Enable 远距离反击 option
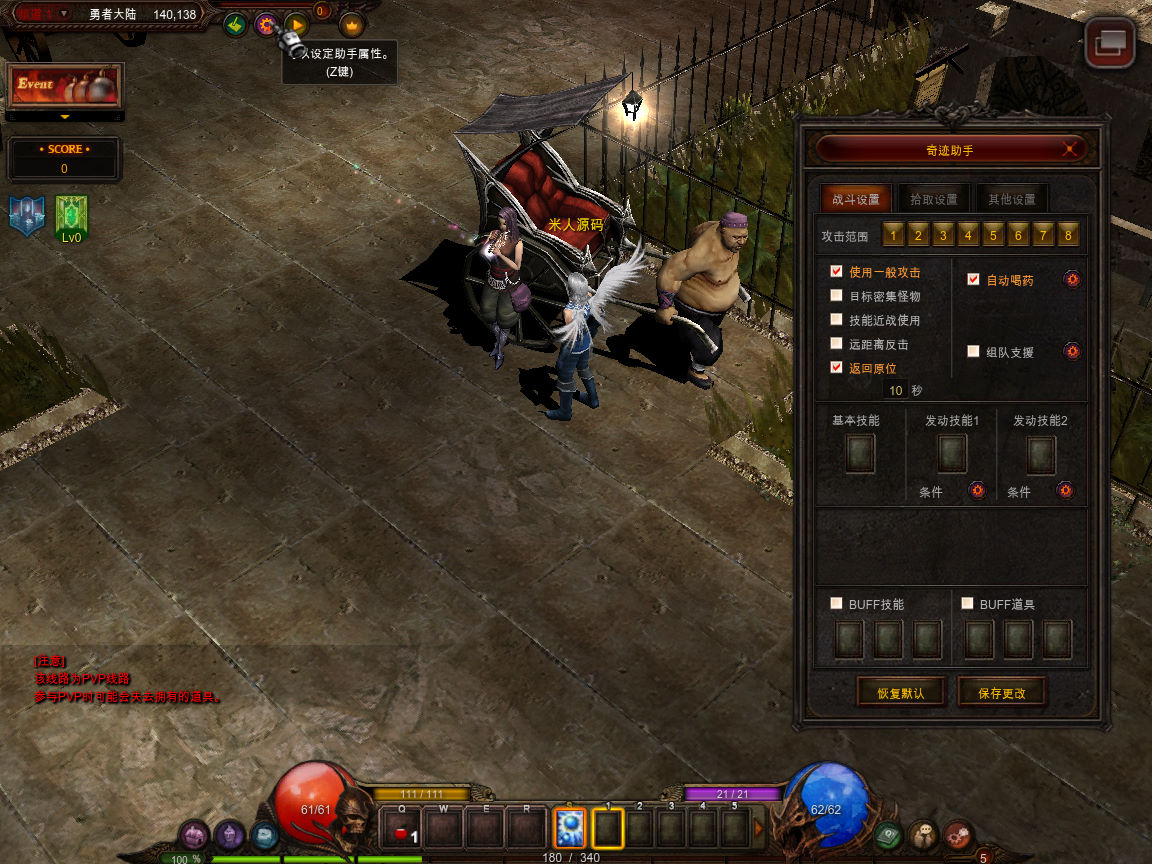 pos(836,343)
